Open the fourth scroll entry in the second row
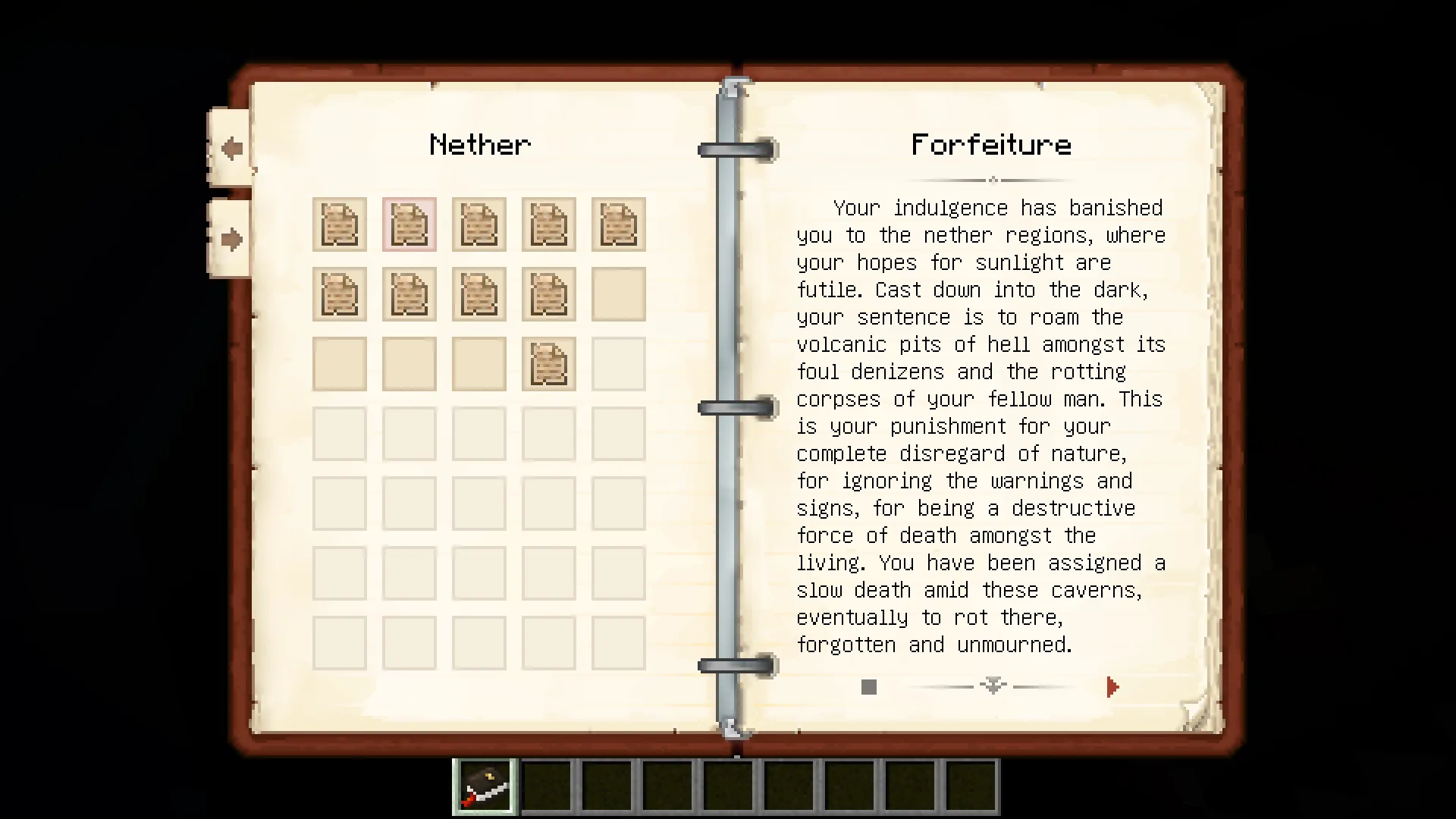Image resolution: width=1456 pixels, height=819 pixels. 548,294
